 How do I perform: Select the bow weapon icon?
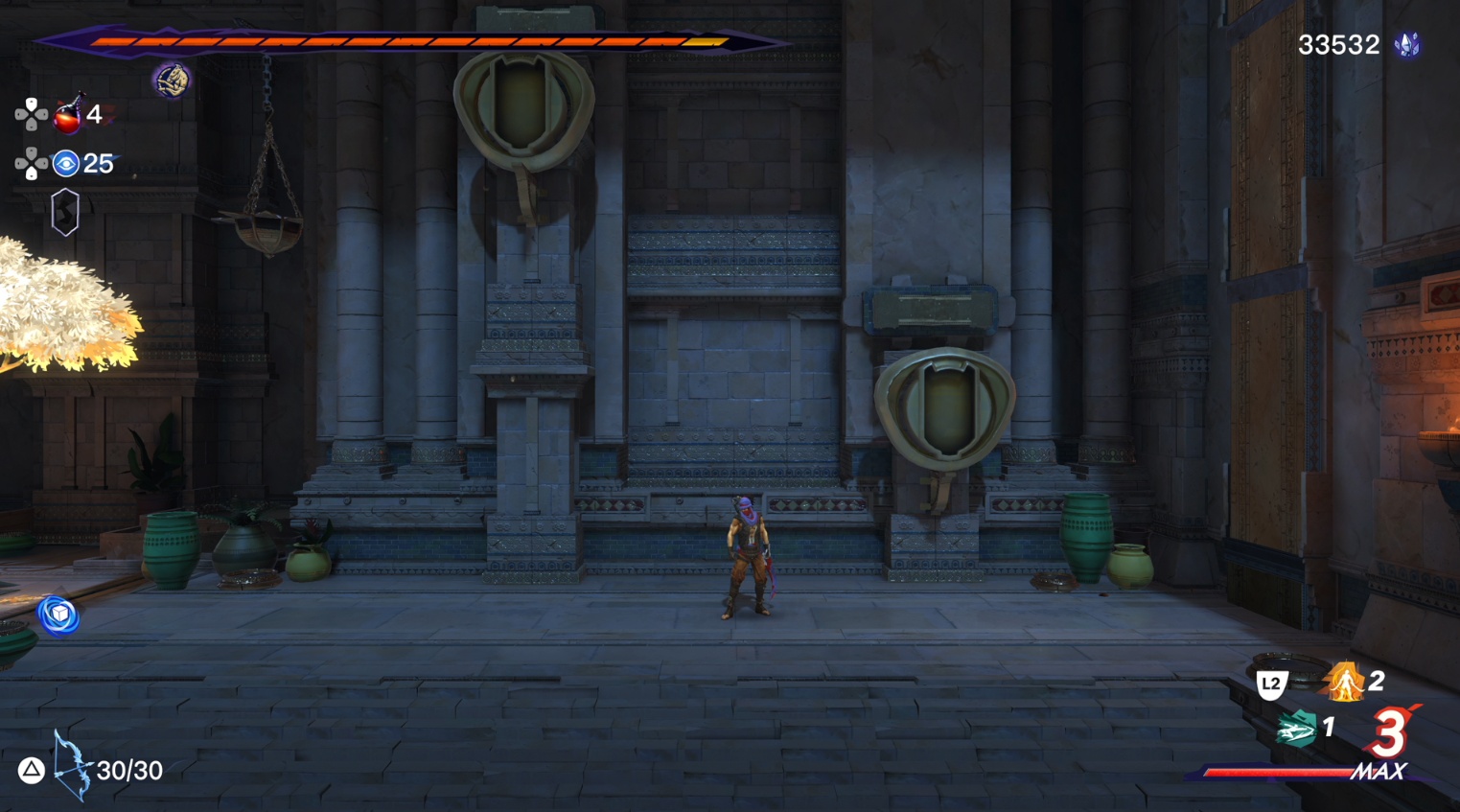click(71, 766)
